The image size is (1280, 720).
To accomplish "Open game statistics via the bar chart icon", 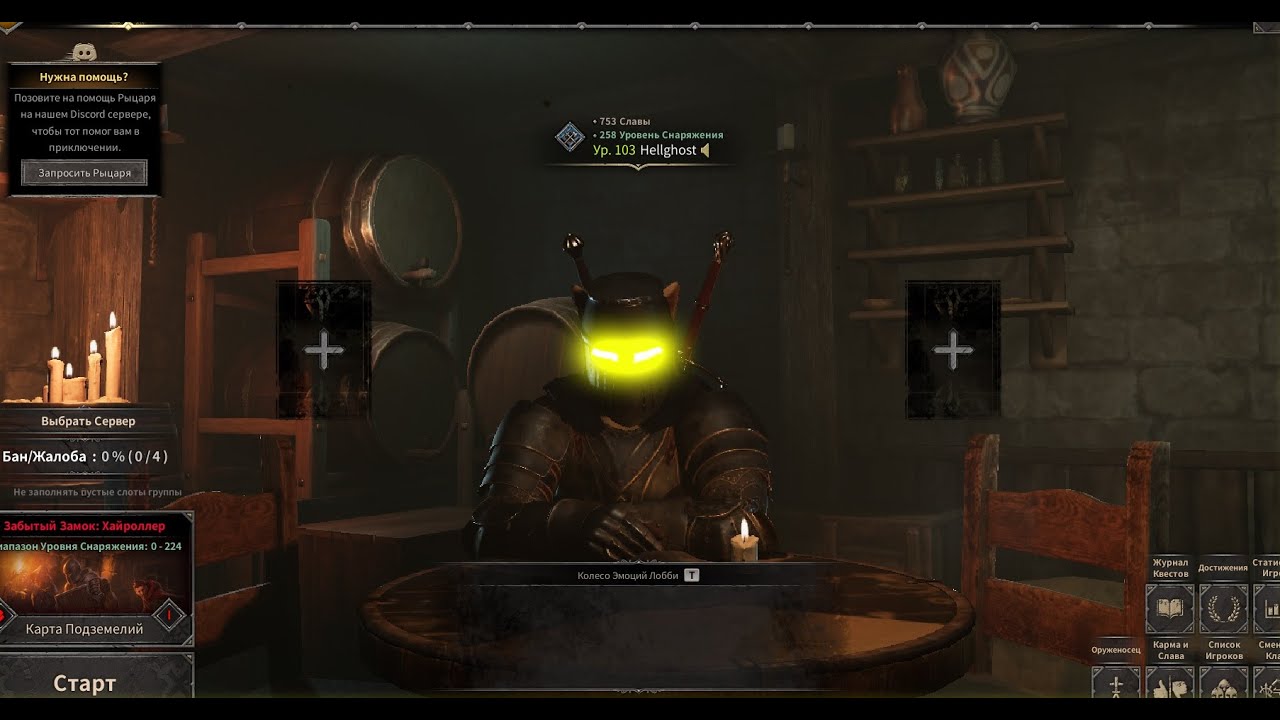I will click(x=1268, y=608).
